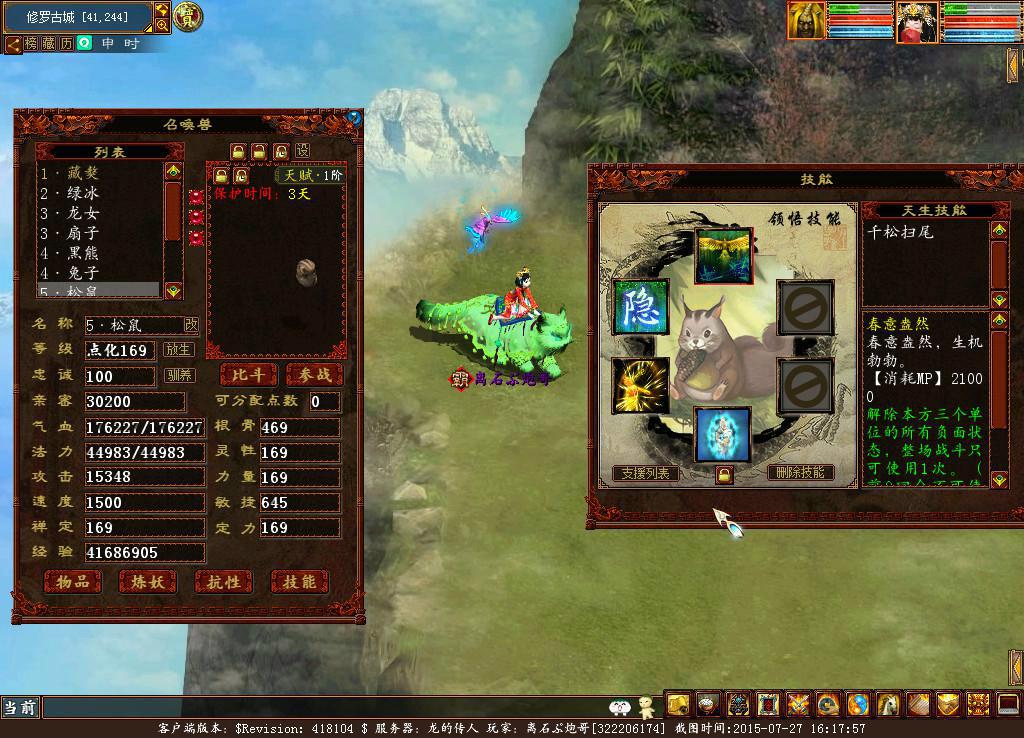Release the pet with the 放生 button
The height and width of the screenshot is (738, 1024).
tap(179, 350)
